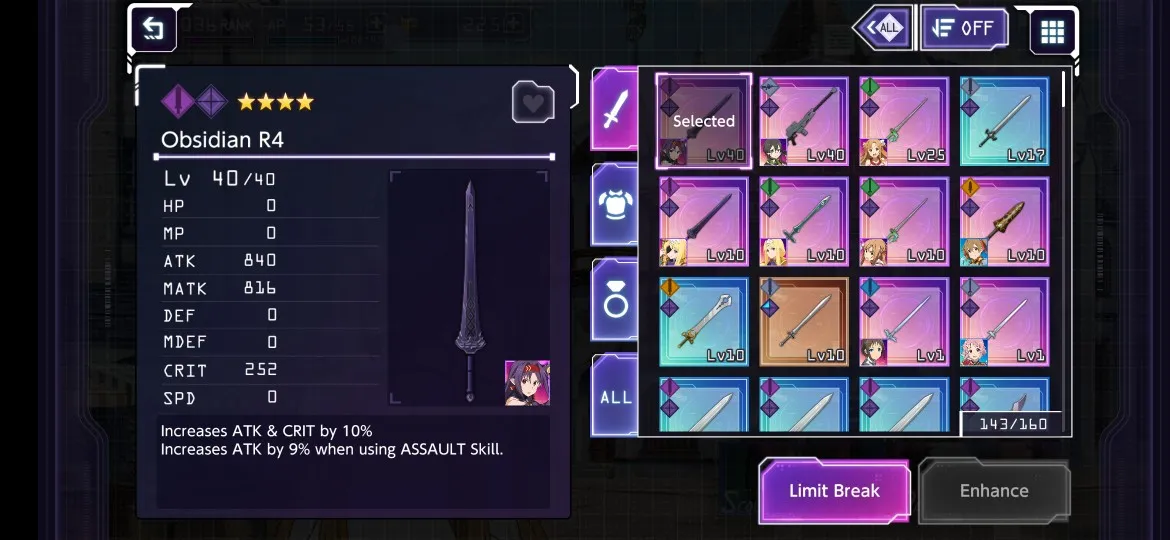
Task: View the equipped character portrait on sword
Action: tap(527, 383)
